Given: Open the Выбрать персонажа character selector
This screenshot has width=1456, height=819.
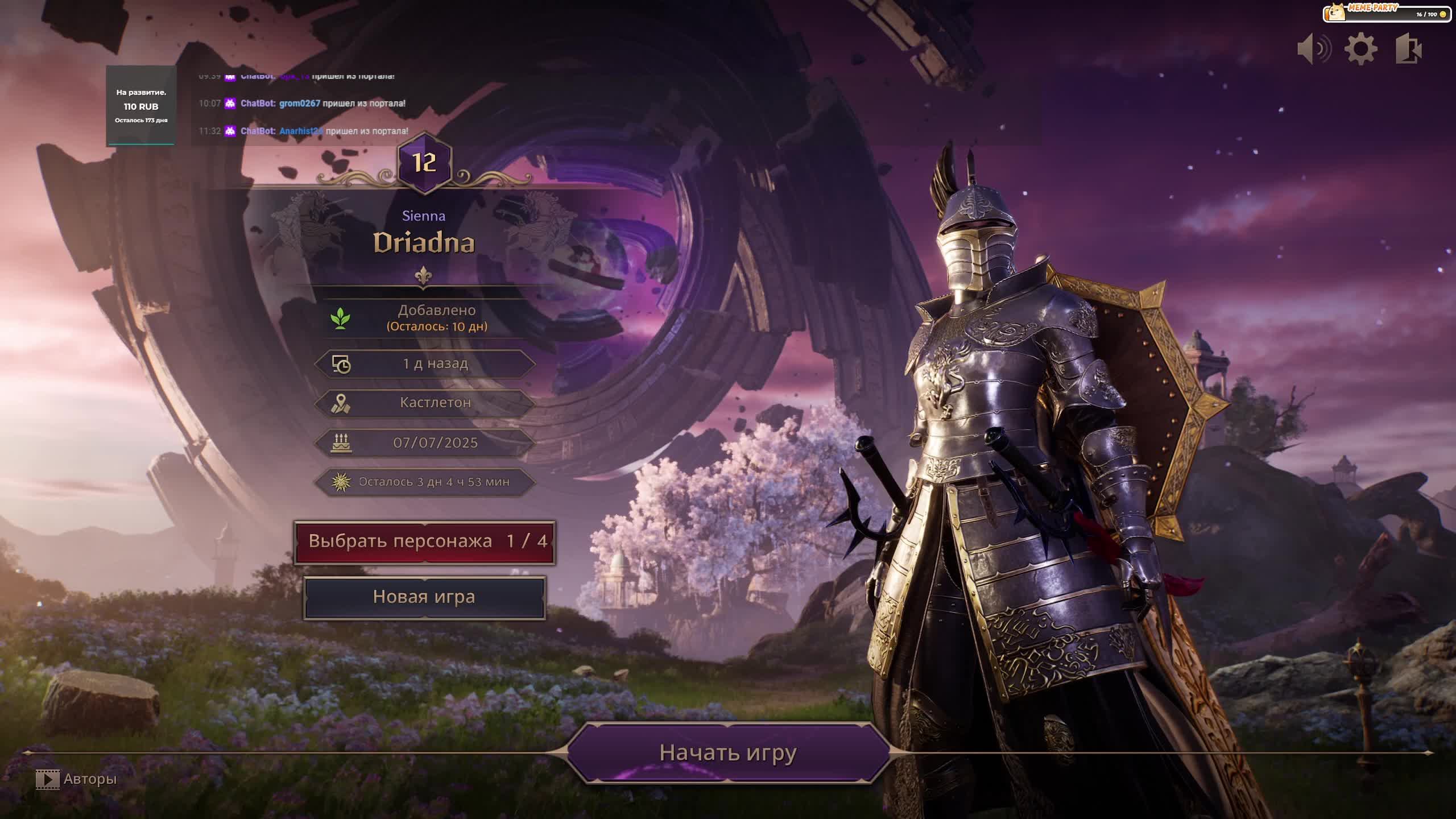Looking at the screenshot, I should (424, 541).
